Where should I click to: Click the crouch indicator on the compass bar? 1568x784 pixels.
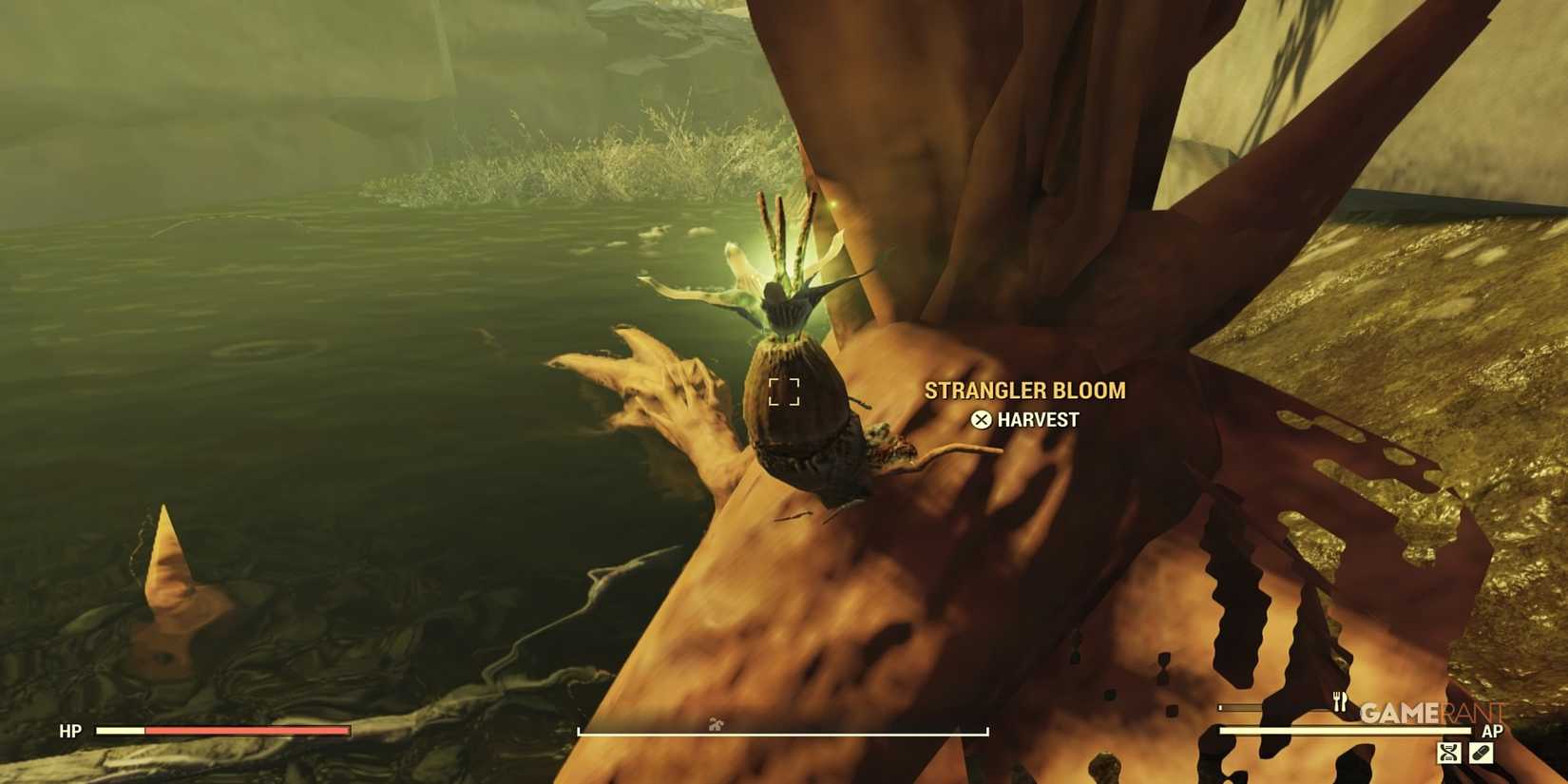(x=716, y=724)
